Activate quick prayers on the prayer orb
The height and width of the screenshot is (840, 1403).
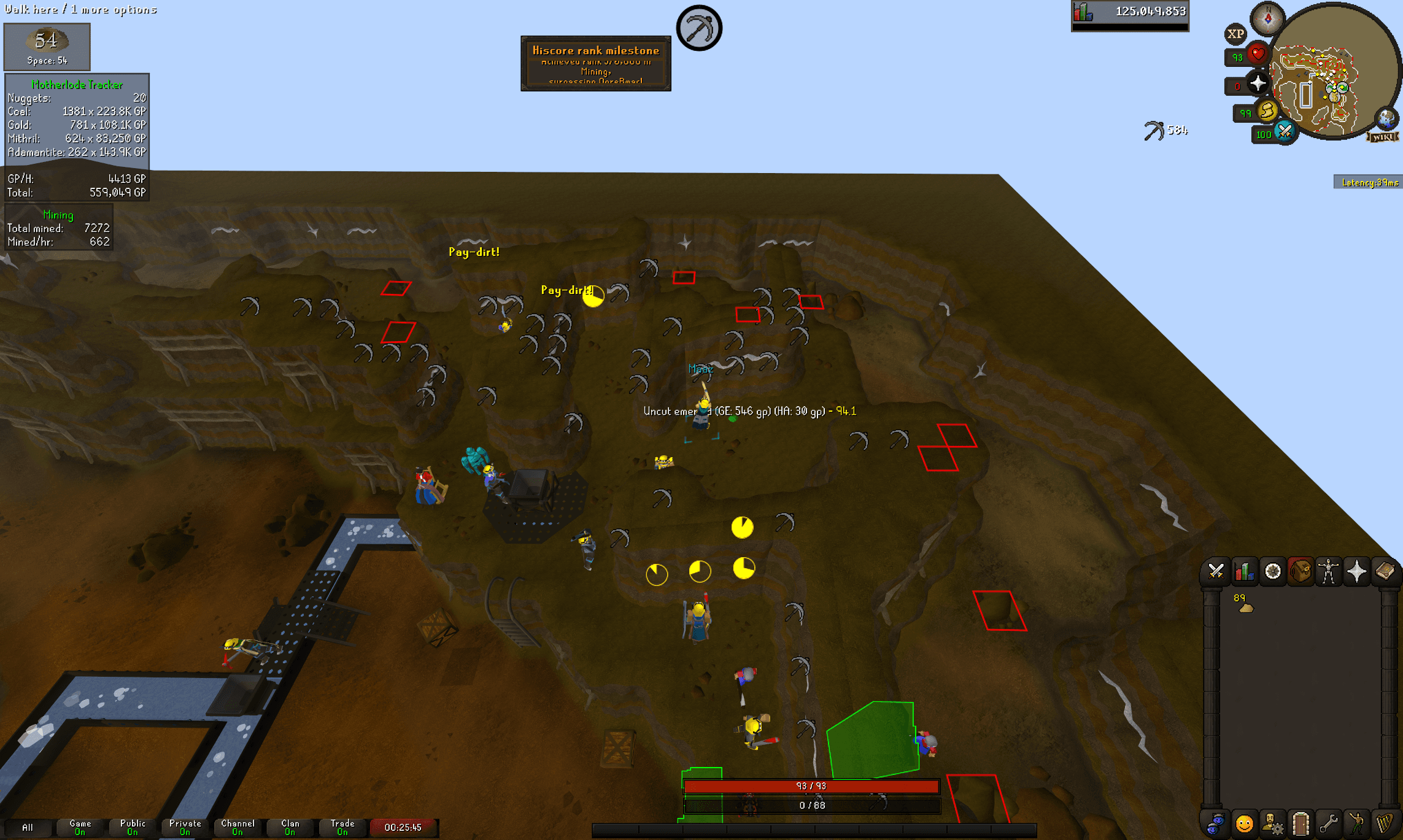[1257, 83]
